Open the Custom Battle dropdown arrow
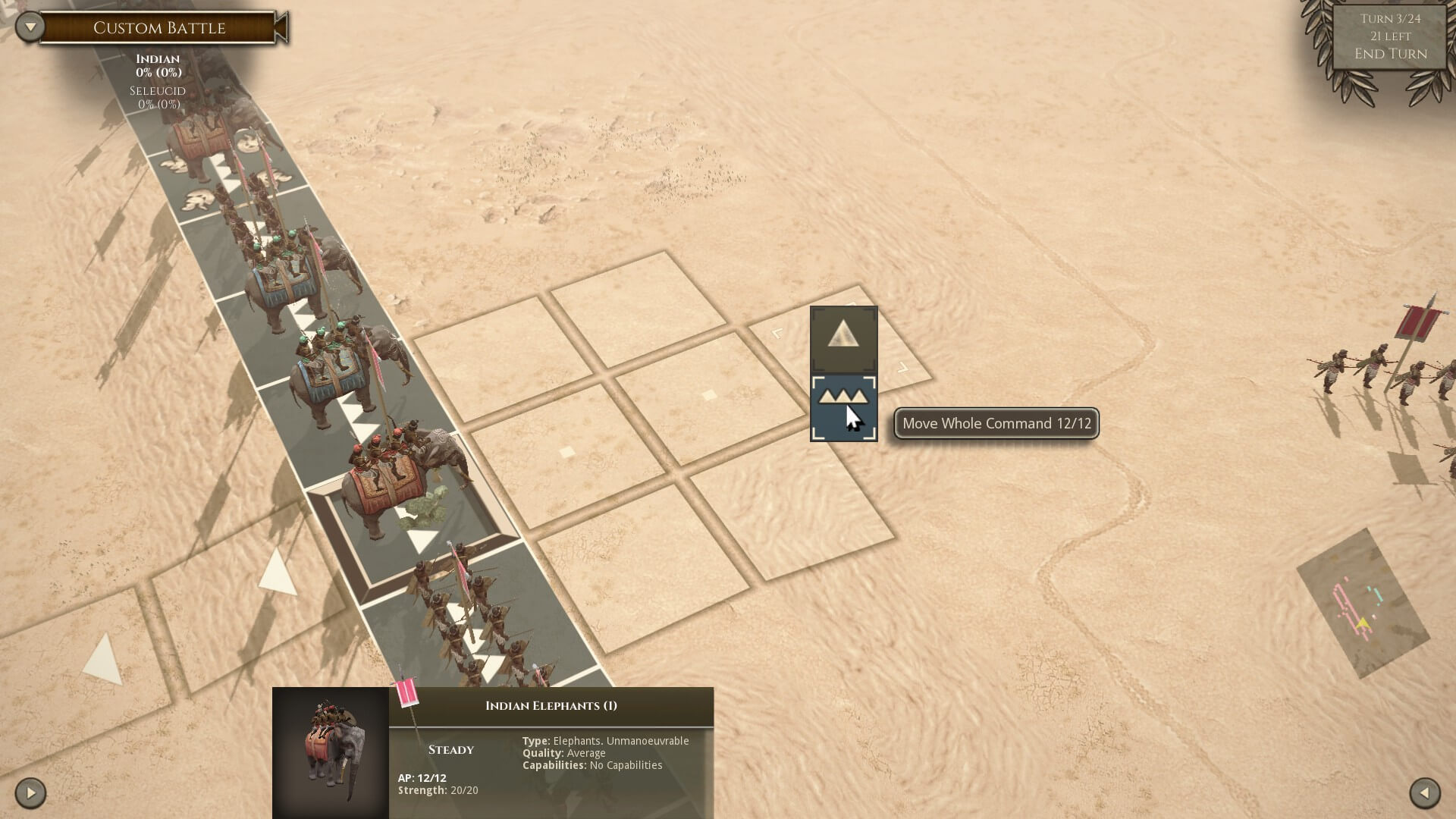The image size is (1456, 819). point(30,28)
